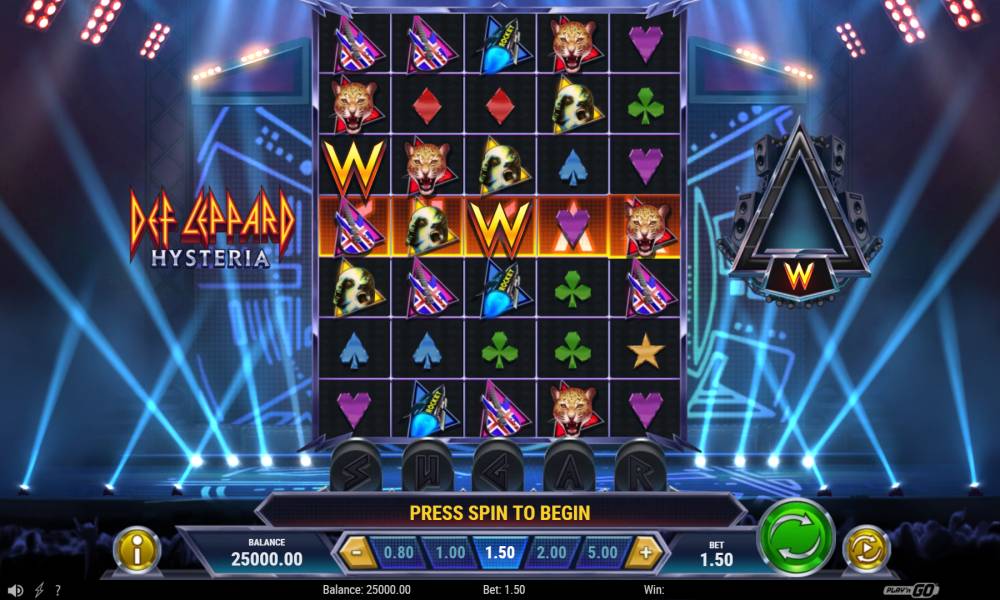This screenshot has width=1000, height=600.
Task: Pick the 5.00 bet value
Action: tap(602, 552)
